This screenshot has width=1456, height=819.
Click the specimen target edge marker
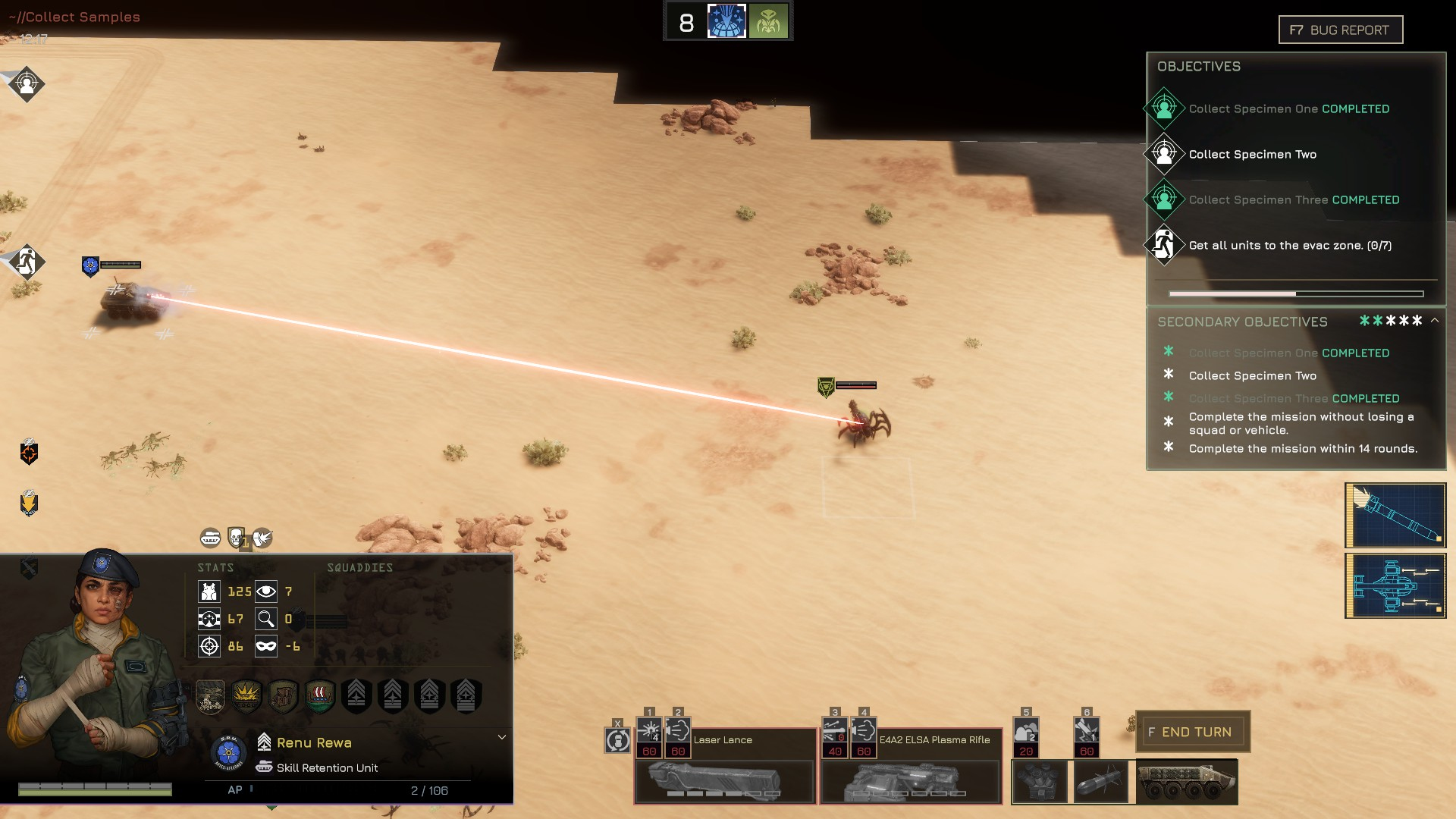[x=27, y=83]
